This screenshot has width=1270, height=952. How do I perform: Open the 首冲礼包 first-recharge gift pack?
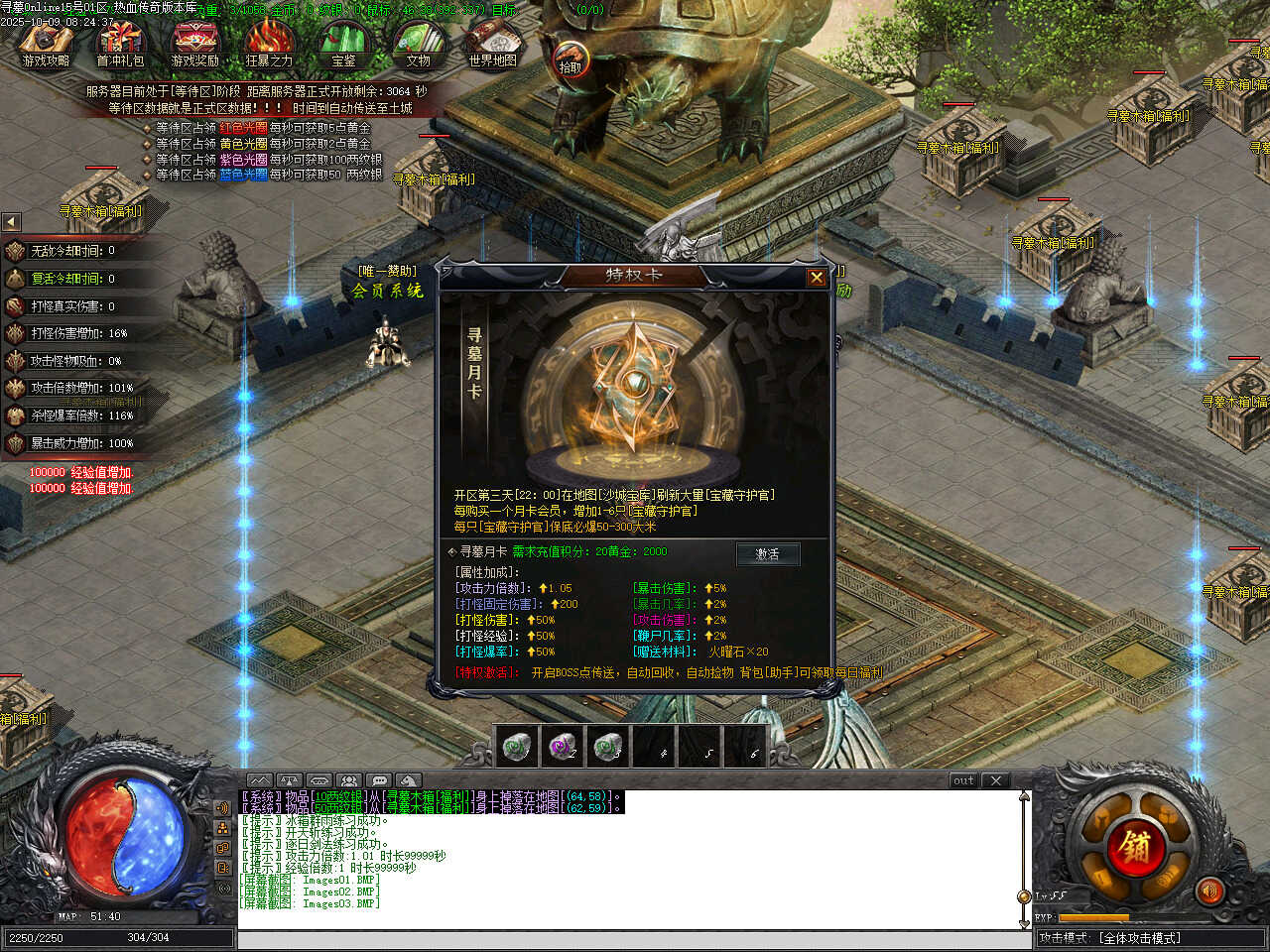click(120, 46)
